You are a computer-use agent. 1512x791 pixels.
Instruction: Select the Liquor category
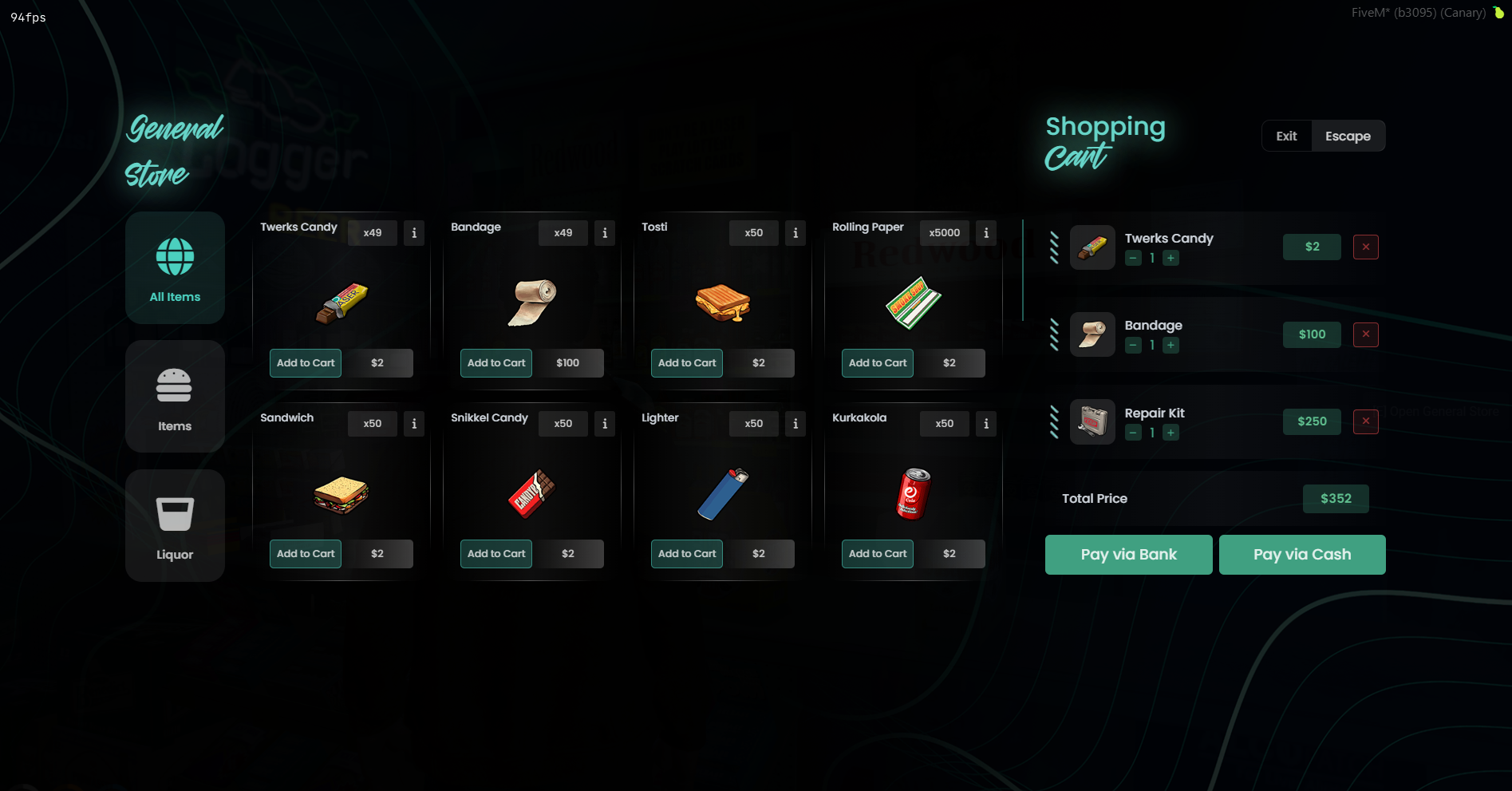coord(175,525)
